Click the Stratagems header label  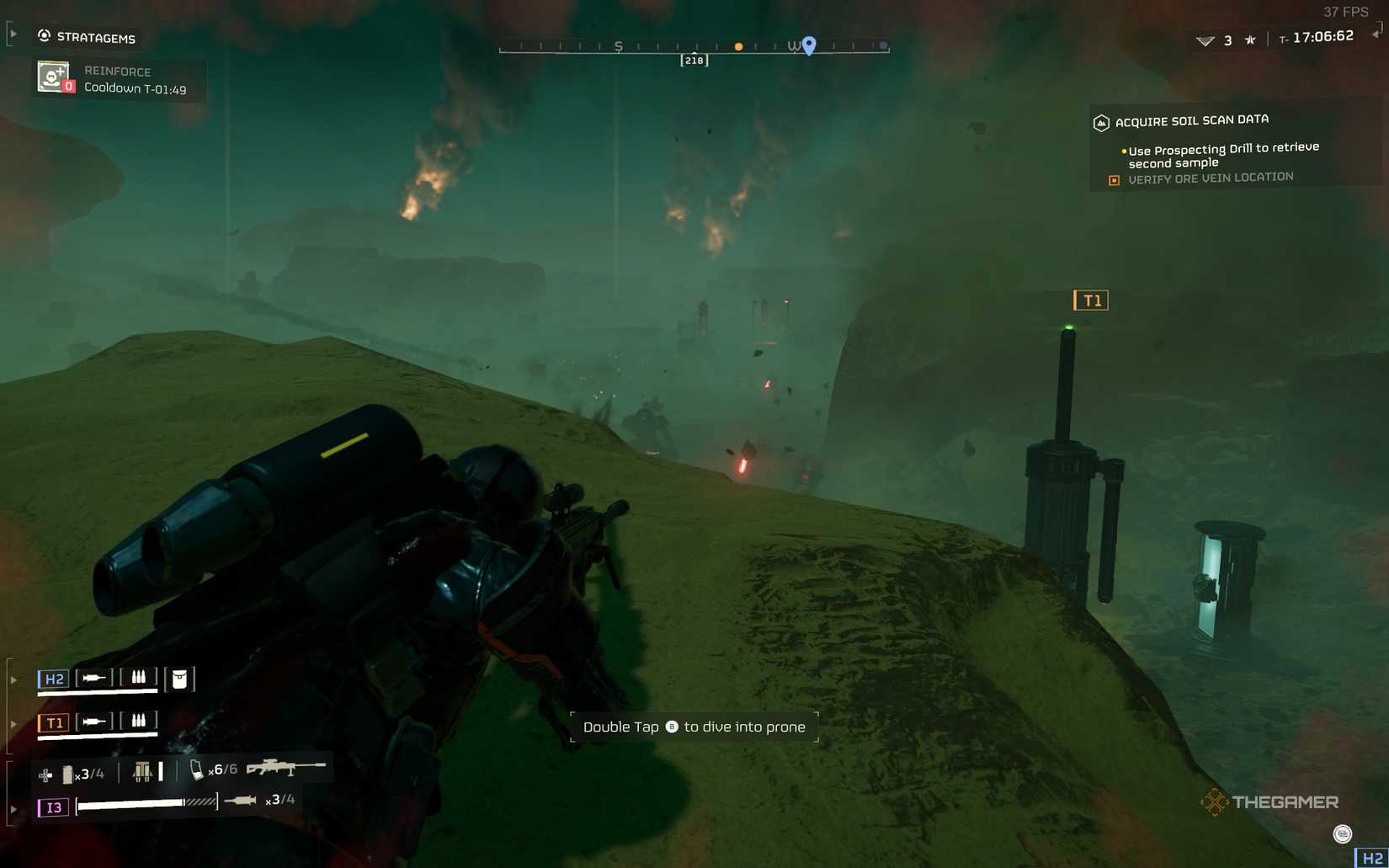(95, 38)
